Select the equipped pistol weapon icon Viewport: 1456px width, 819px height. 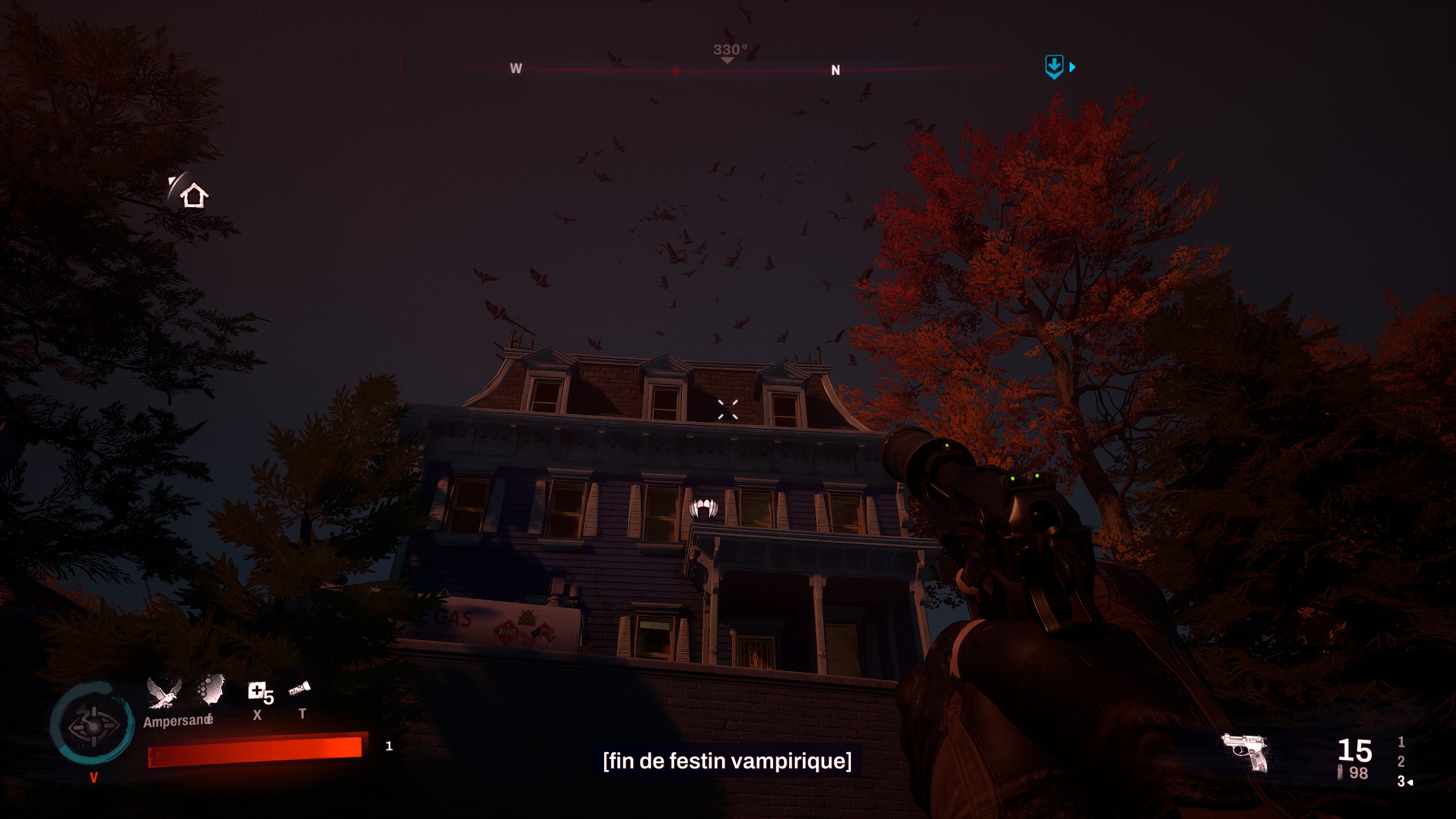(1246, 752)
